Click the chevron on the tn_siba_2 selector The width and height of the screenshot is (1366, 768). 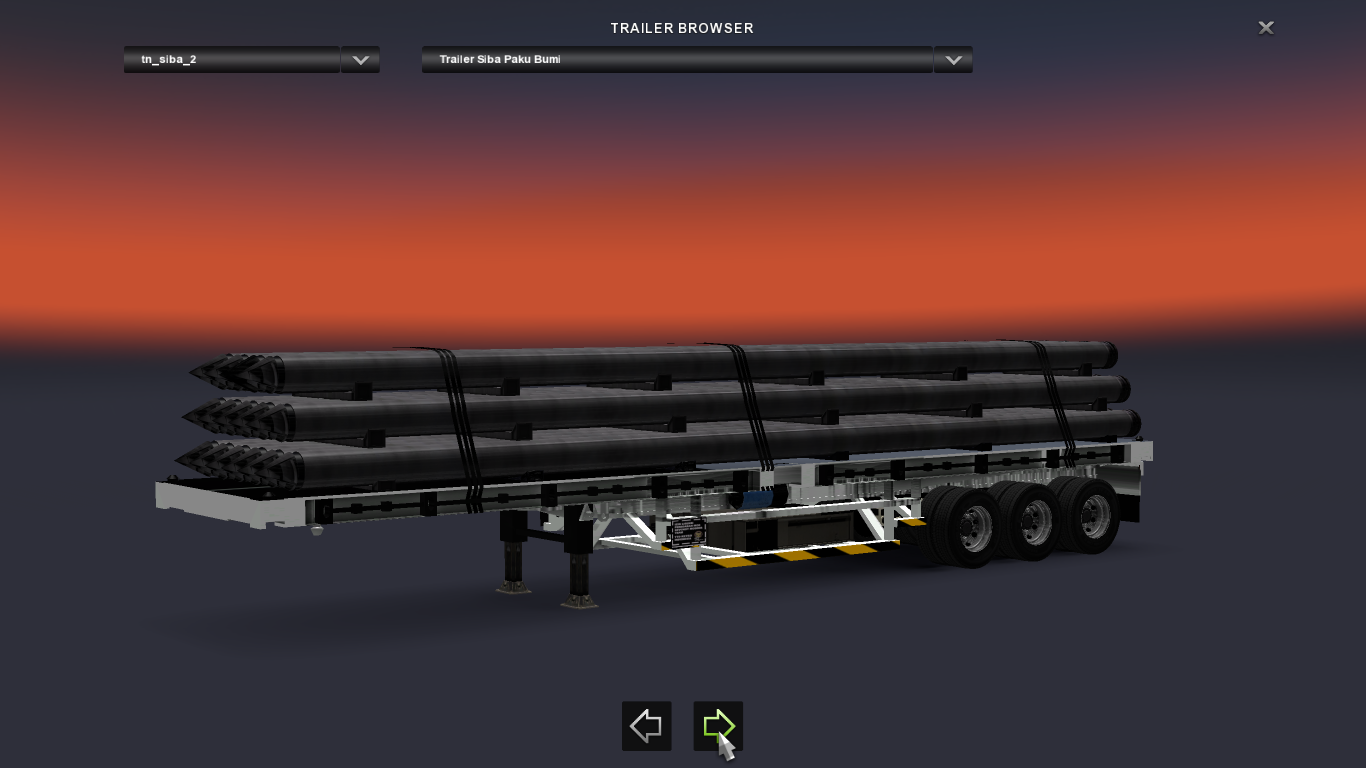(x=359, y=60)
